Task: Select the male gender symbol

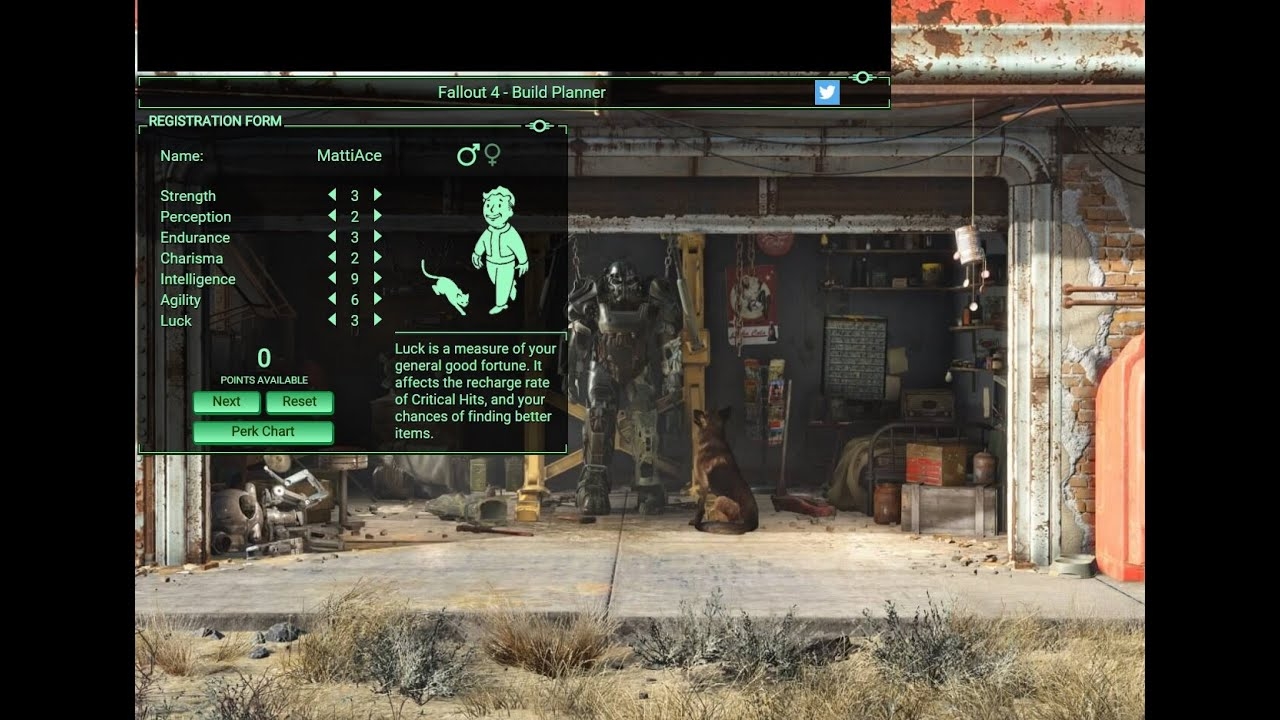Action: pyautogui.click(x=467, y=154)
